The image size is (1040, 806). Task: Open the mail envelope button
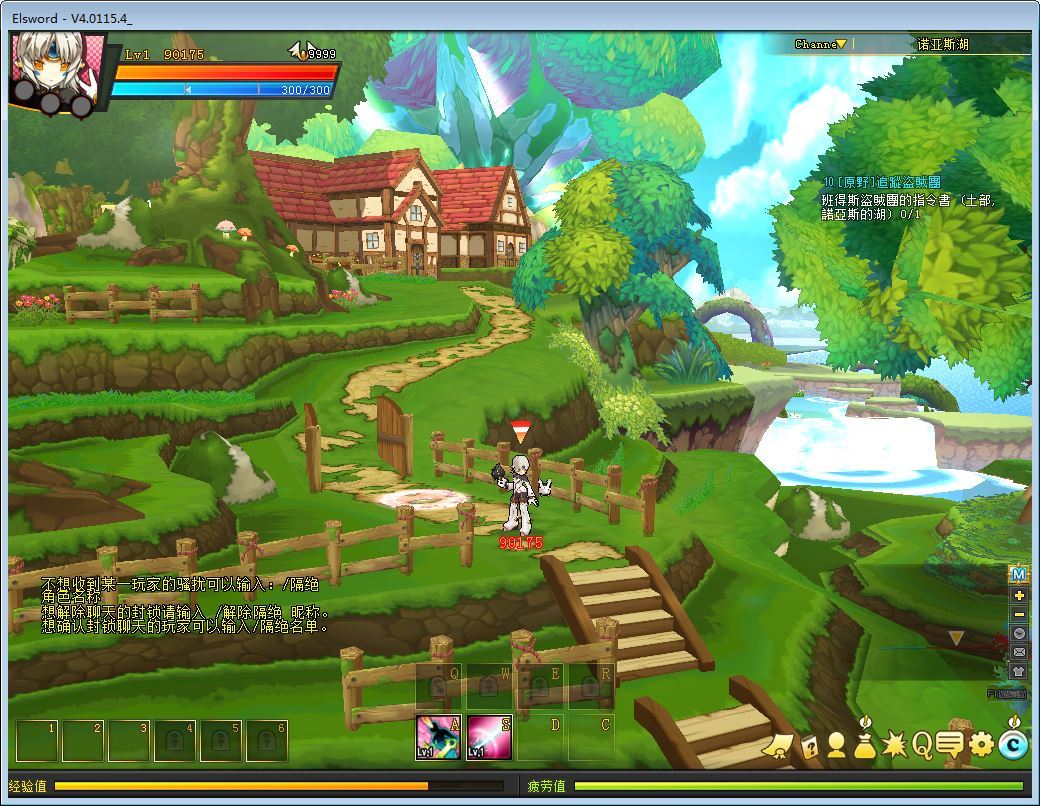[x=1019, y=652]
